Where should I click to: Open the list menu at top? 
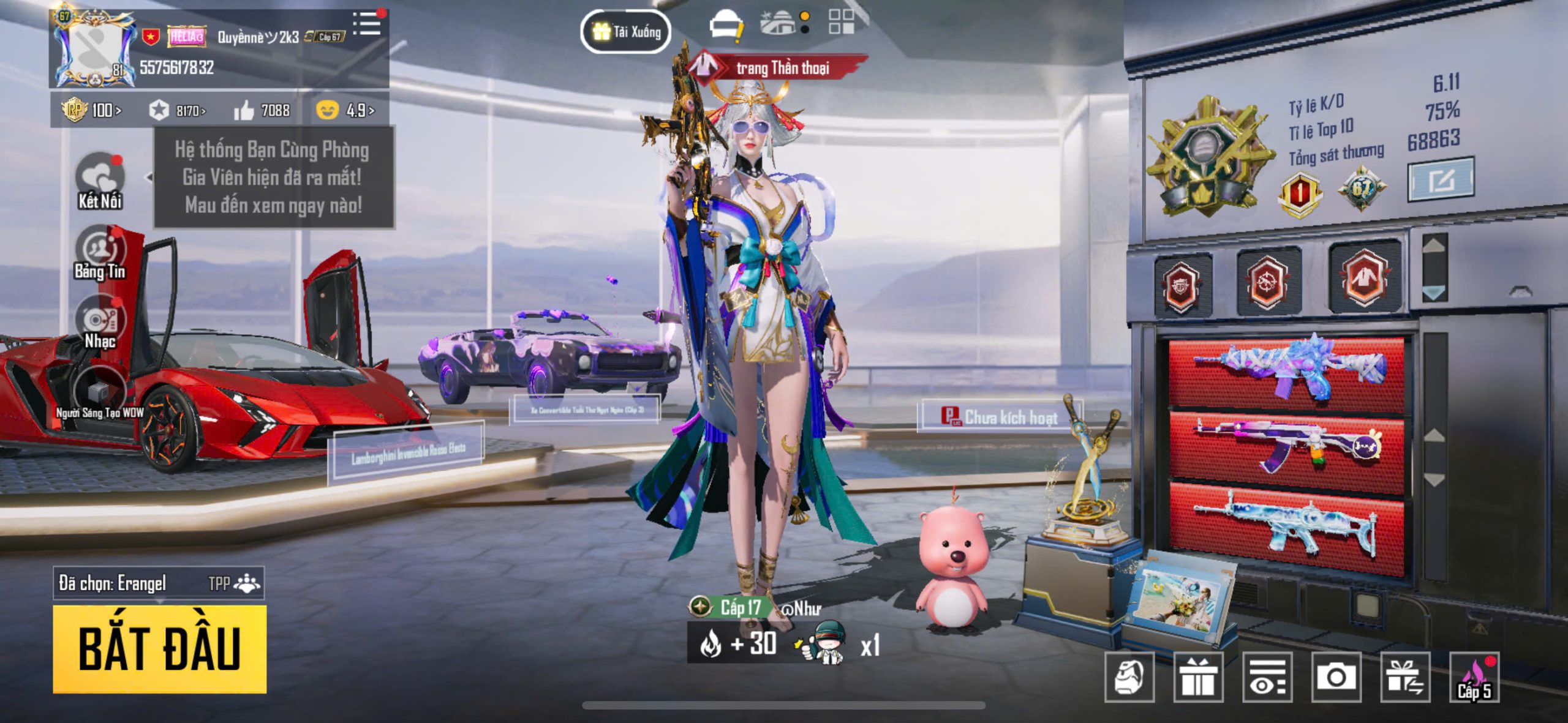click(367, 24)
